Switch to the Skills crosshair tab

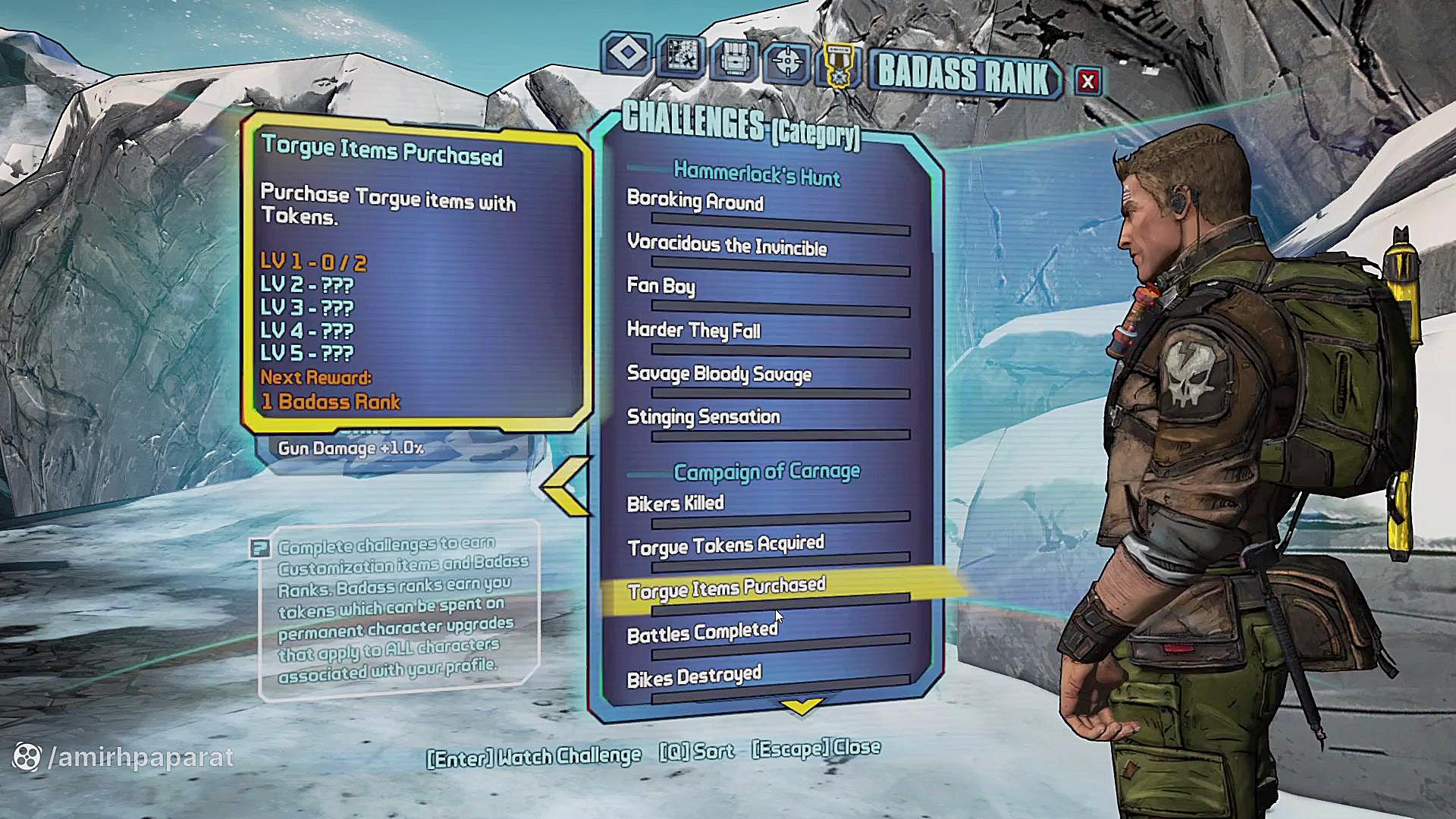(787, 61)
